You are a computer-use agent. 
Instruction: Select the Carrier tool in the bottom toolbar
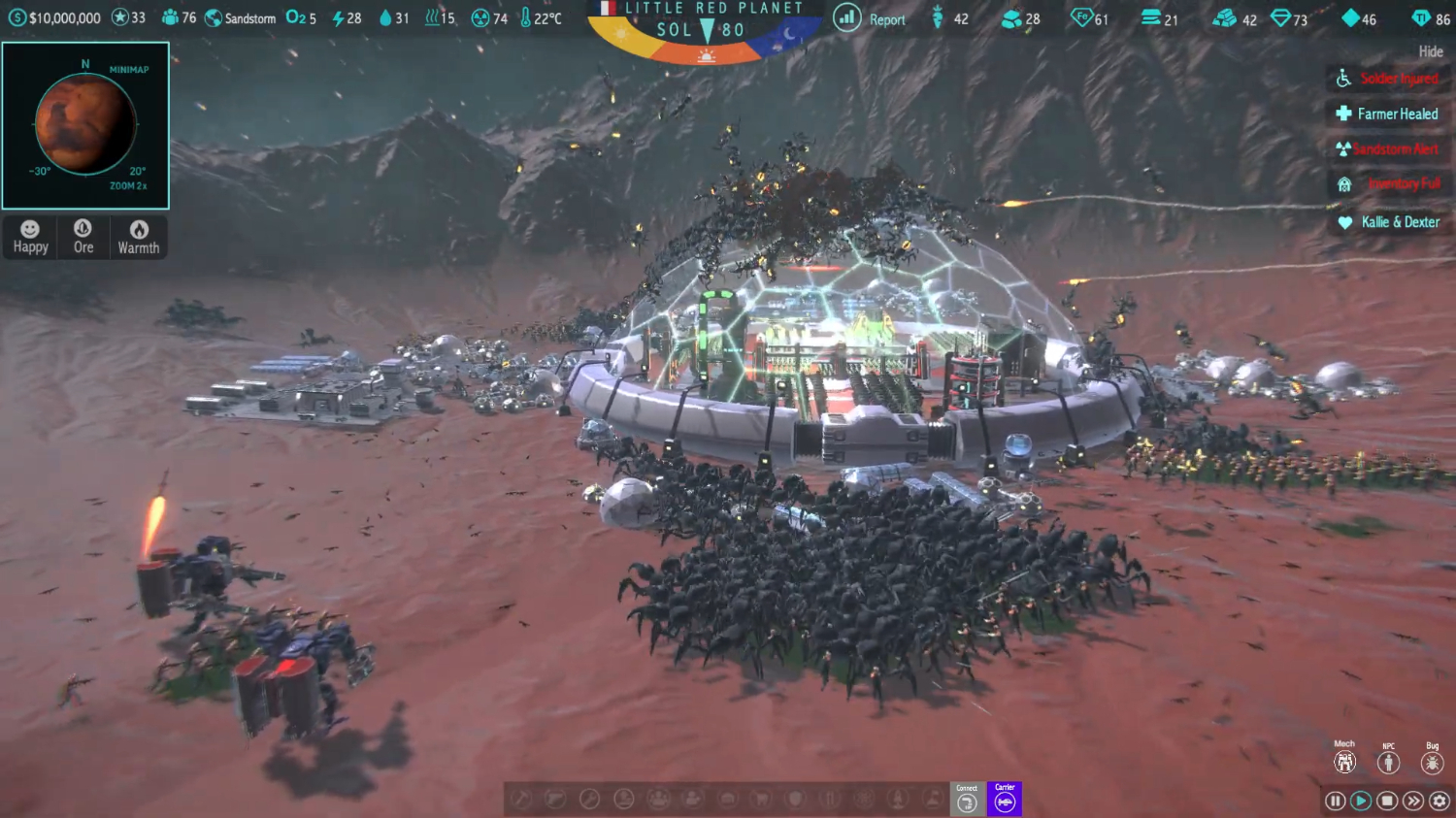[x=1005, y=800]
